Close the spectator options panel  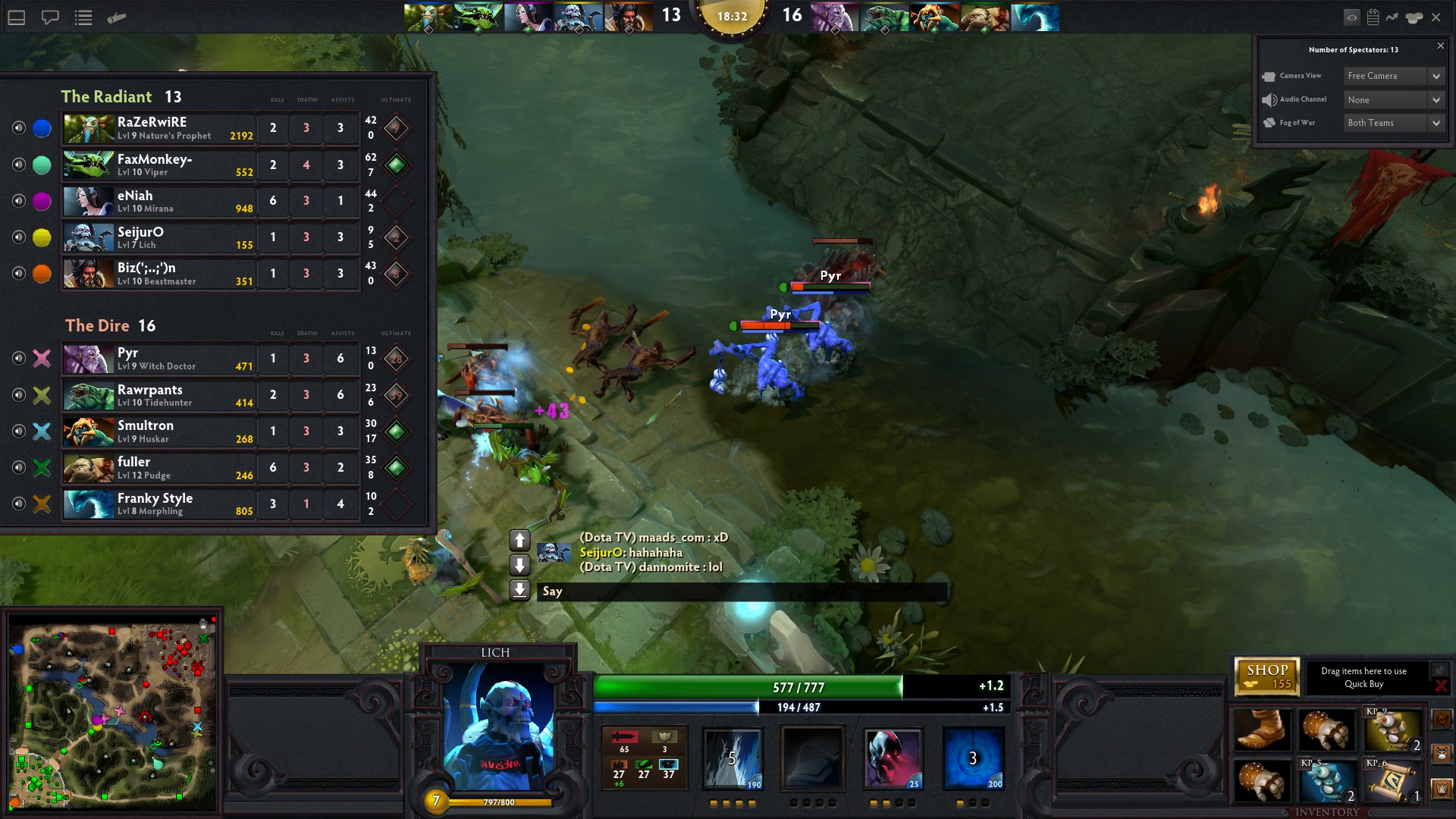pyautogui.click(x=1440, y=46)
